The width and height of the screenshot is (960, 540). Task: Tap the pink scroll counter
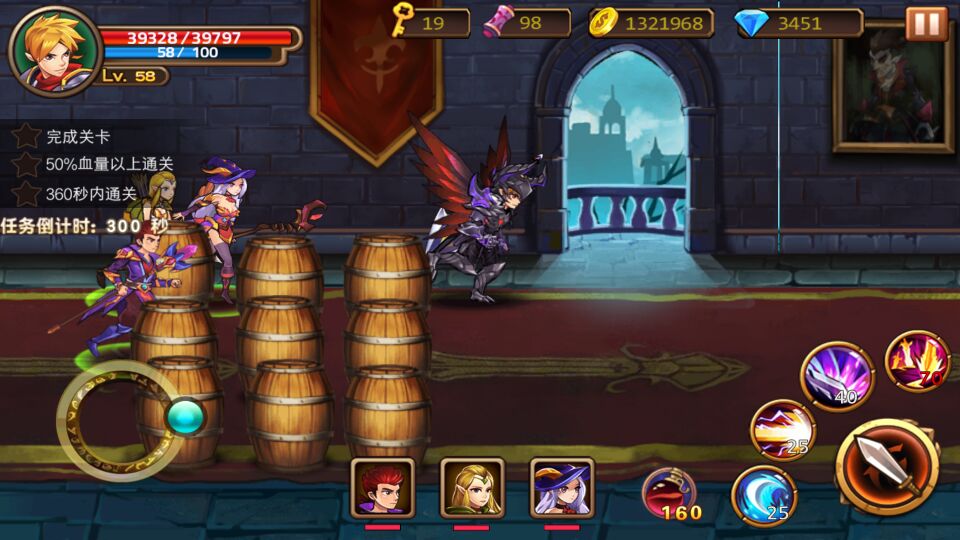tap(527, 23)
